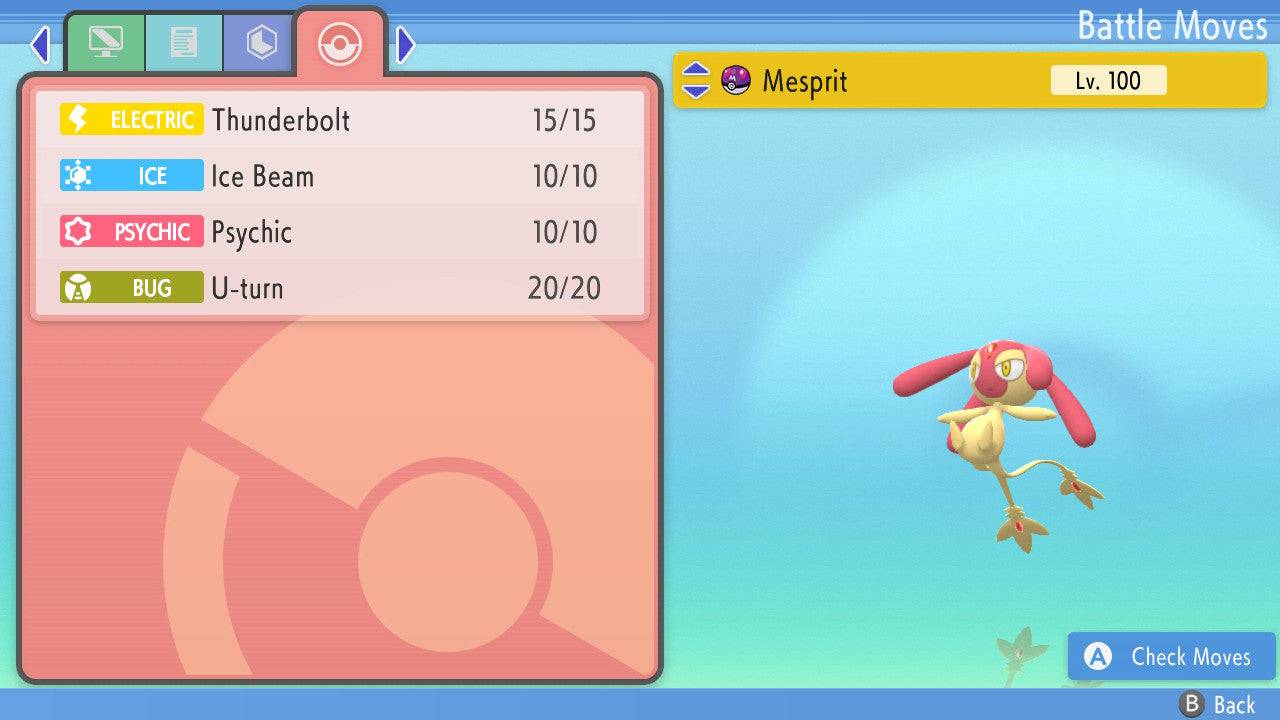This screenshot has height=720, width=1280.
Task: Switch to the blue hexagon stats tab
Action: (260, 43)
